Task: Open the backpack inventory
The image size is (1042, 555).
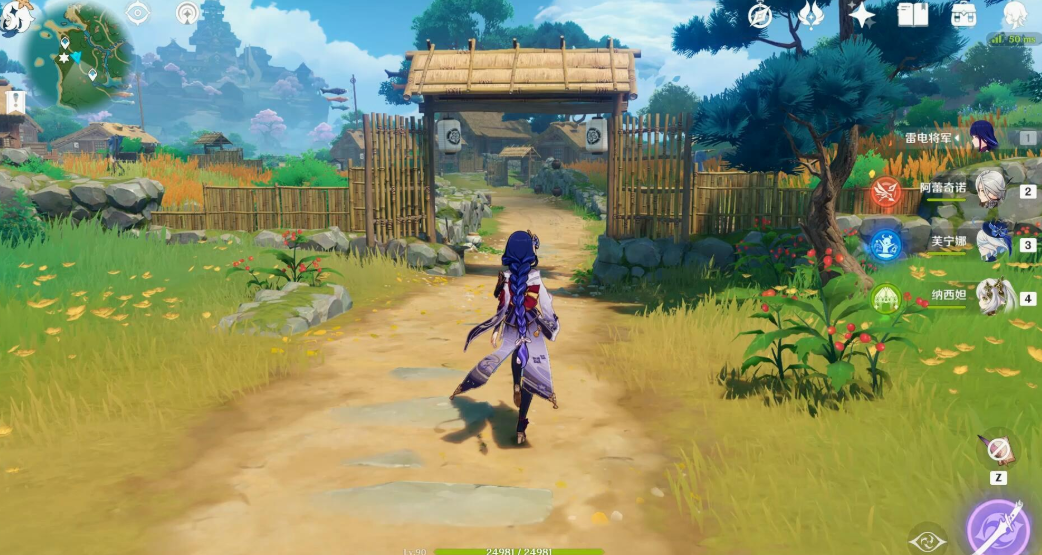Action: [963, 15]
